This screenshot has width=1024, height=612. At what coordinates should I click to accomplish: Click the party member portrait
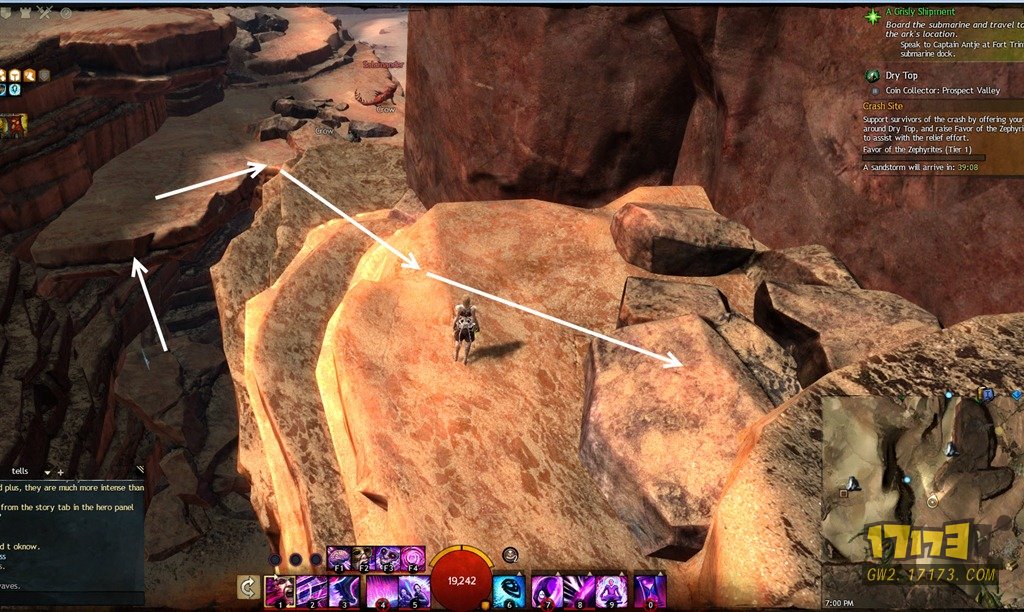coord(14,124)
